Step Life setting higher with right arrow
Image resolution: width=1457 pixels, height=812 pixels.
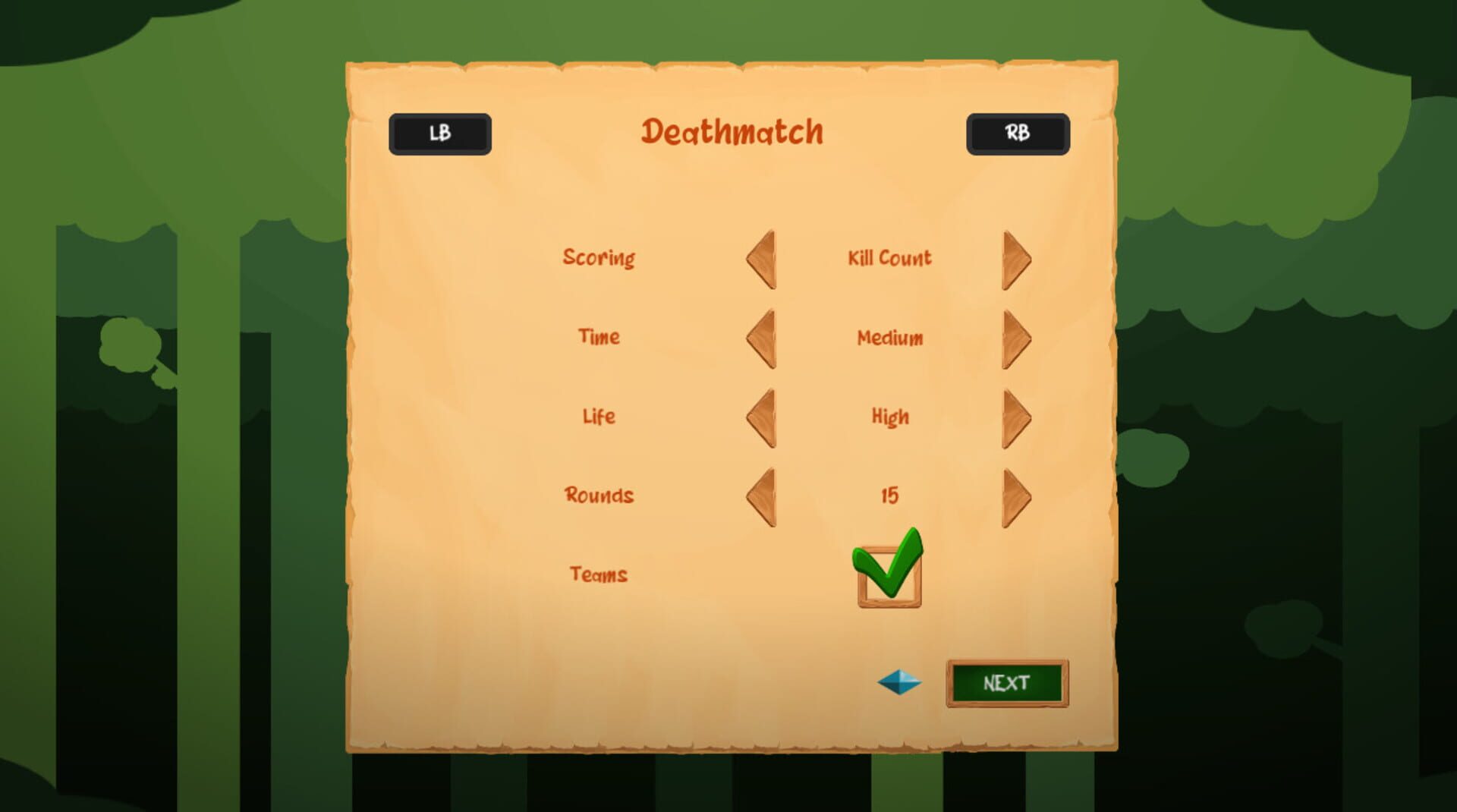point(1015,417)
